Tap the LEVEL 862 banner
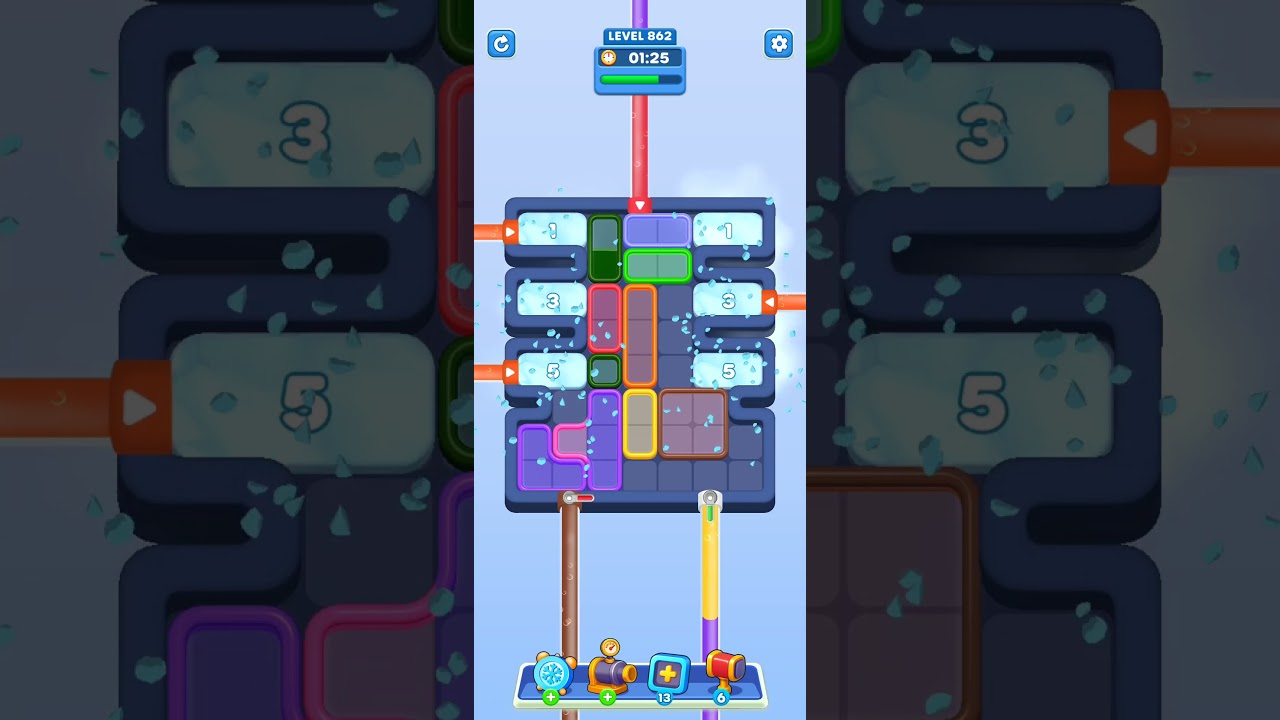1280x720 pixels. point(640,36)
